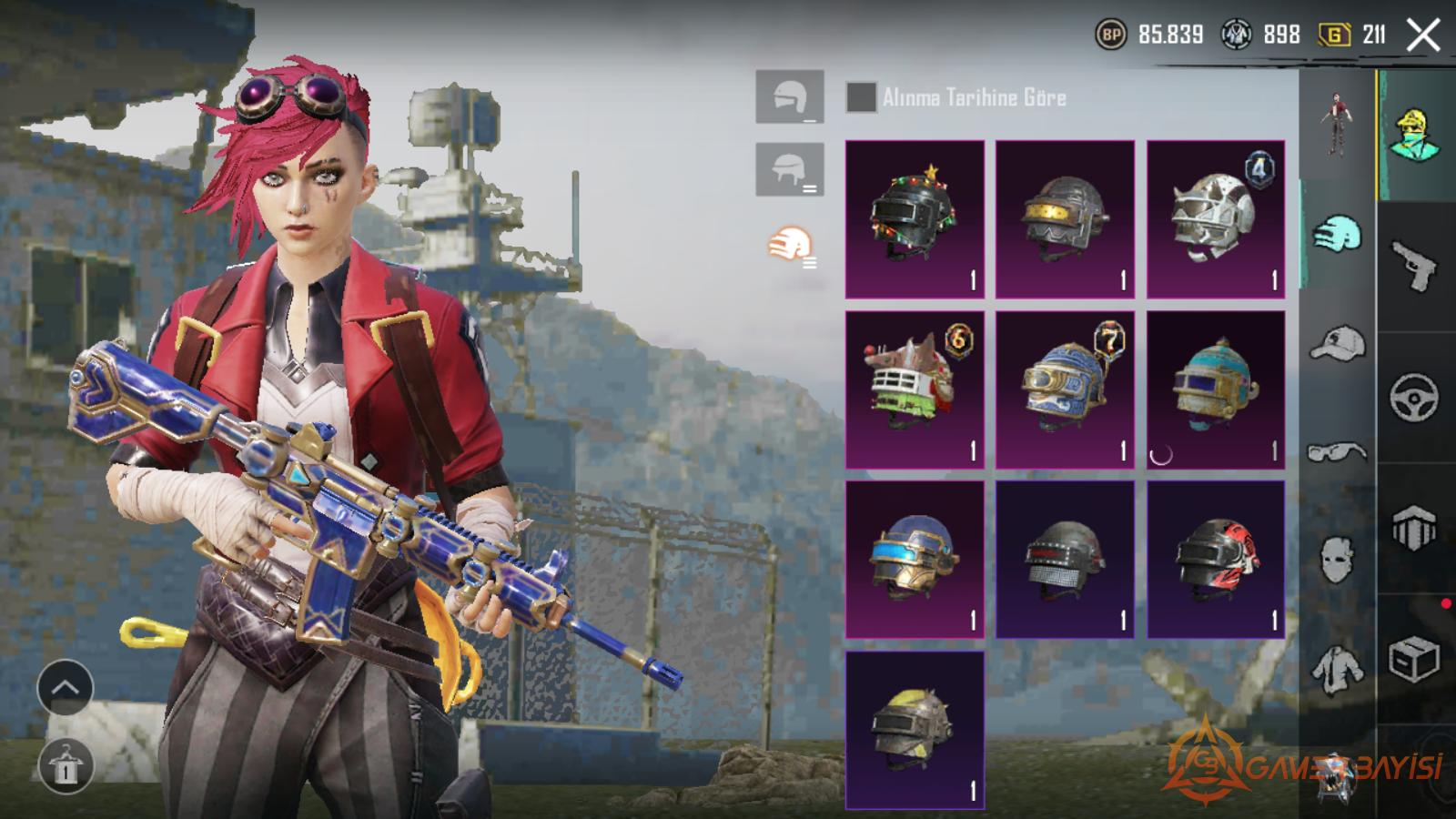
Task: Select the blue goggles level 7 helmet
Action: pos(1065,389)
